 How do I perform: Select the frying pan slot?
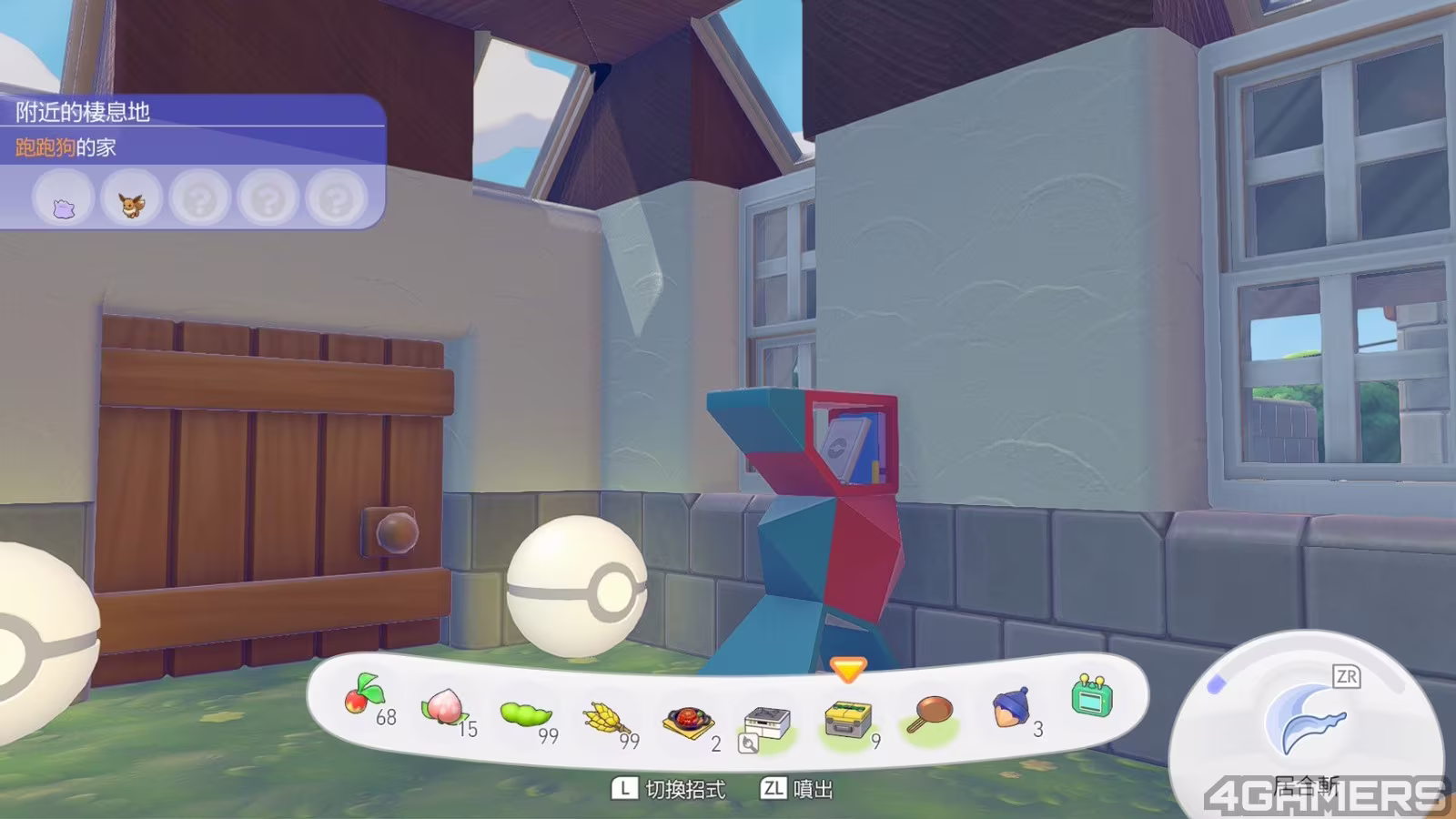coord(930,713)
